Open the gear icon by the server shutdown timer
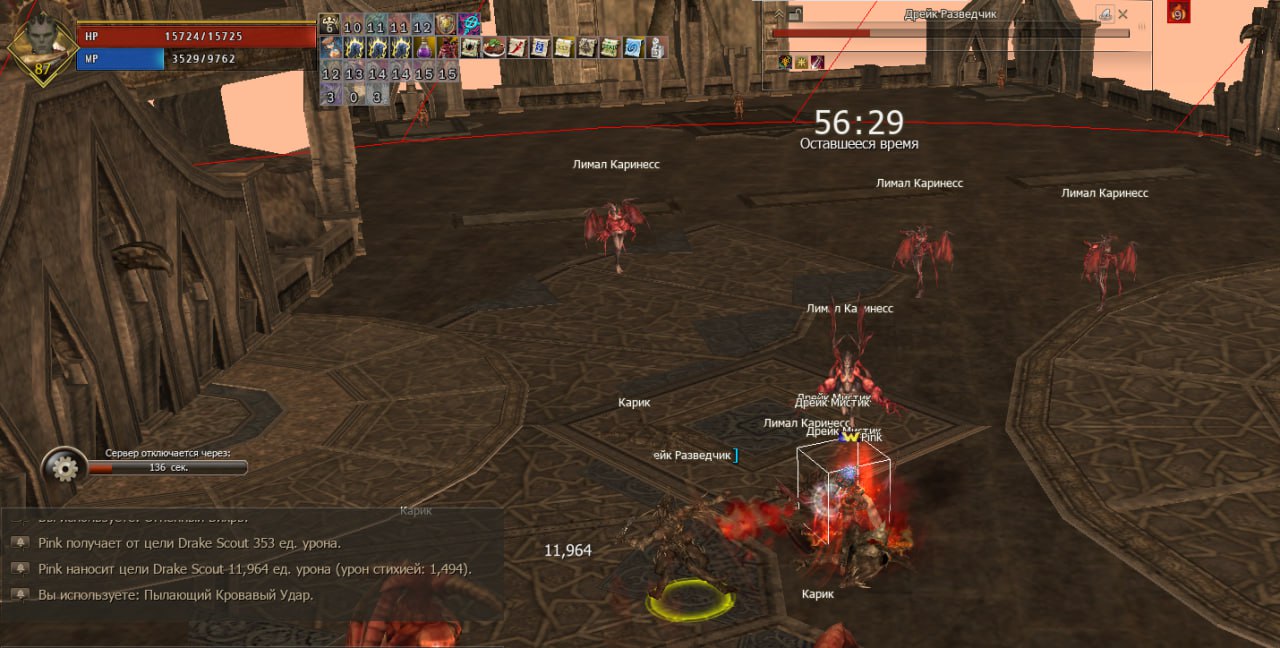This screenshot has height=648, width=1280. (65, 467)
